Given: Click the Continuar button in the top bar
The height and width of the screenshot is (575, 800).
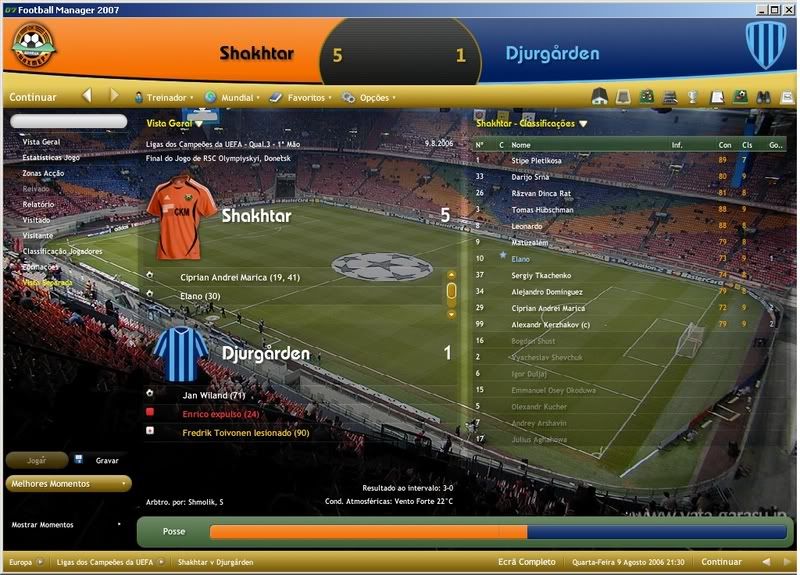Looking at the screenshot, I should (x=34, y=97).
